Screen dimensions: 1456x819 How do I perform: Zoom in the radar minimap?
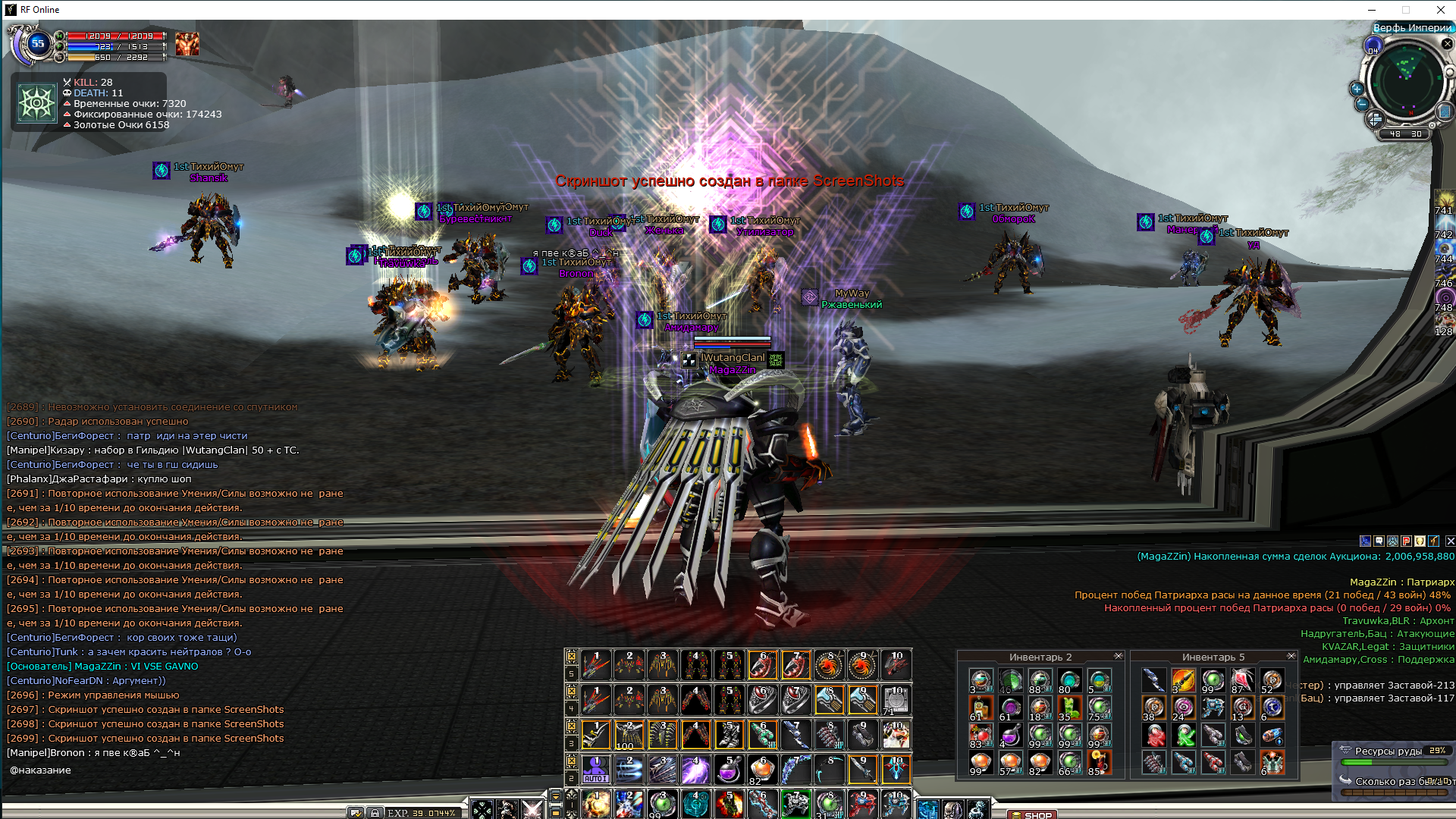point(1357,89)
